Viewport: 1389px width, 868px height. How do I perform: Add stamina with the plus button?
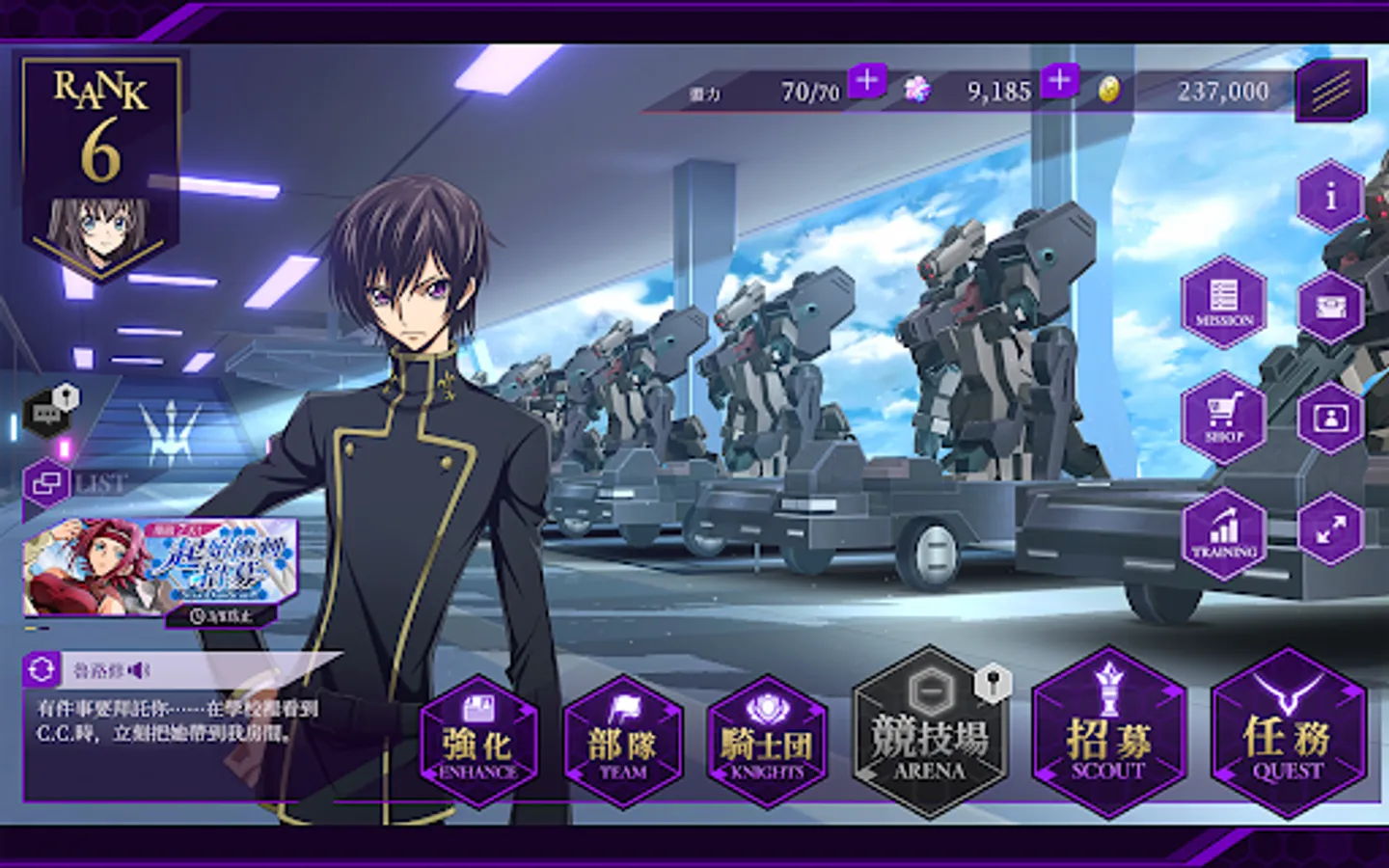coord(867,80)
